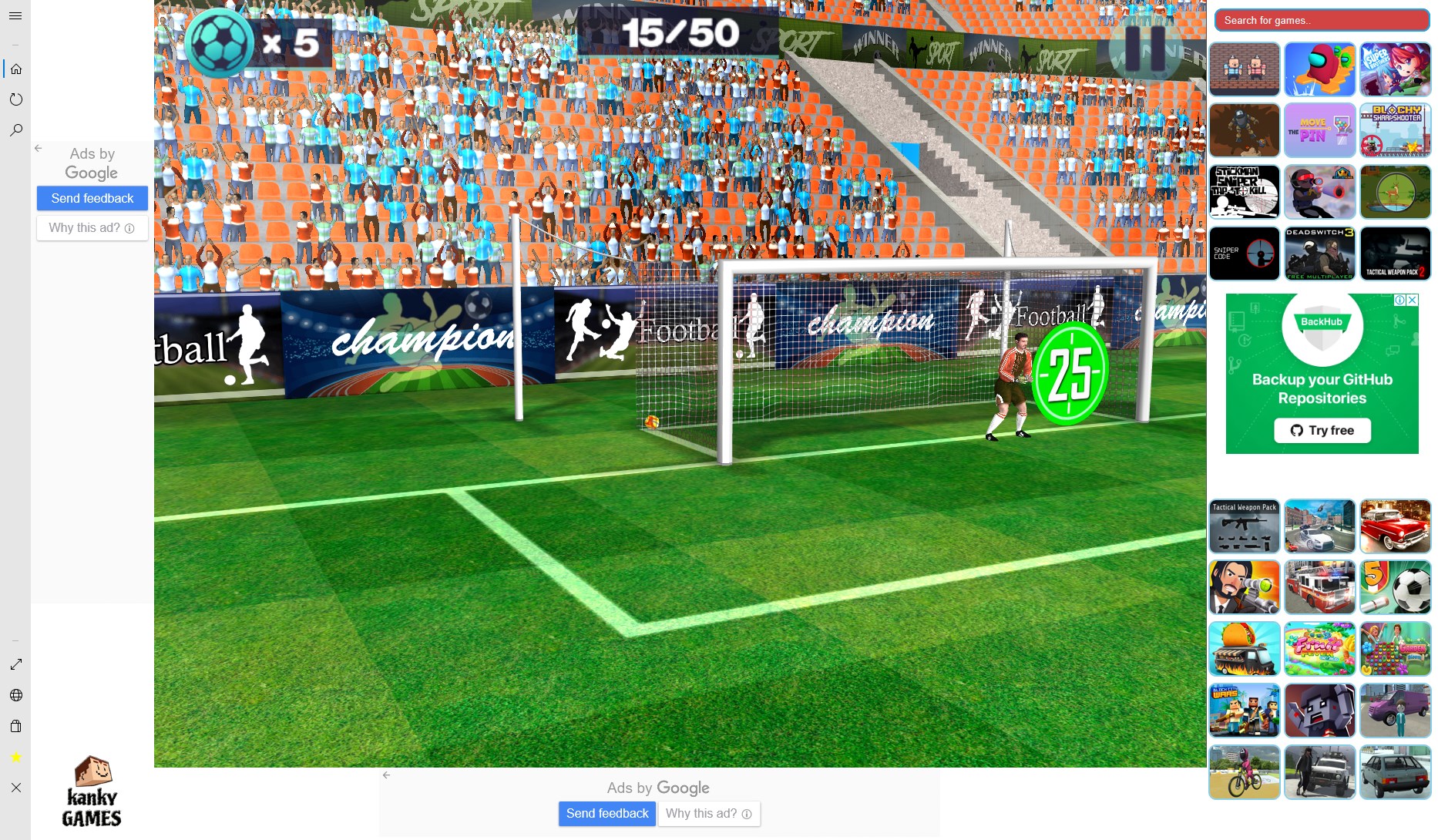
Task: Click the Search for games input field
Action: click(1321, 20)
